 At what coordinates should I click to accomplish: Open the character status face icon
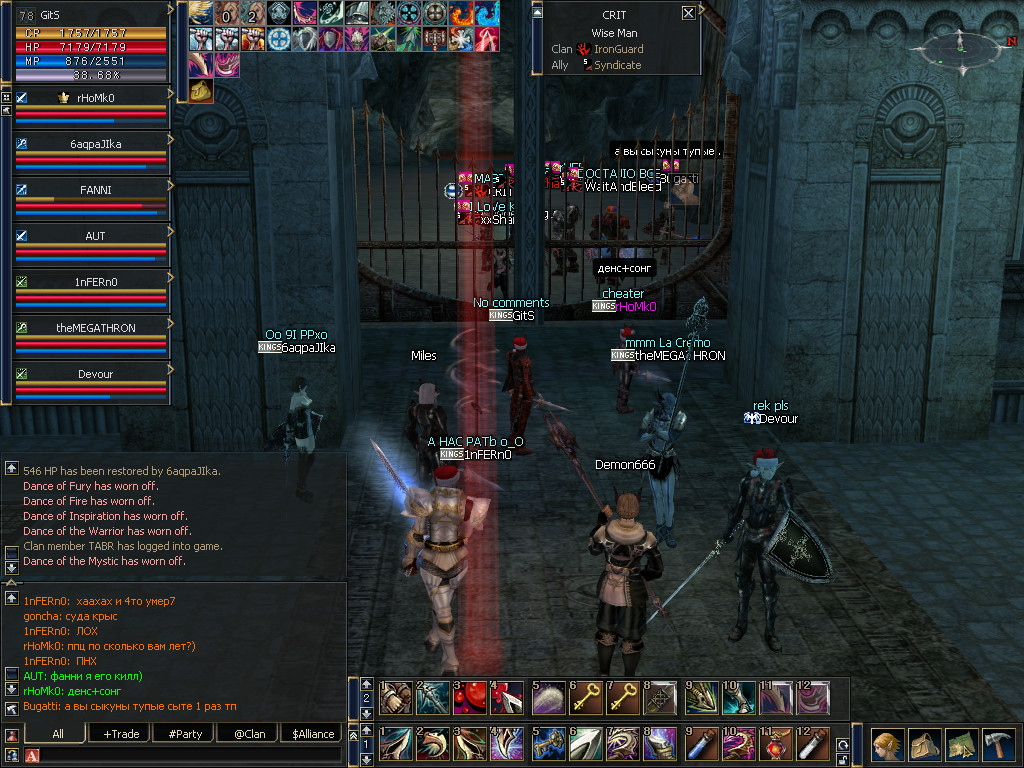pos(886,745)
